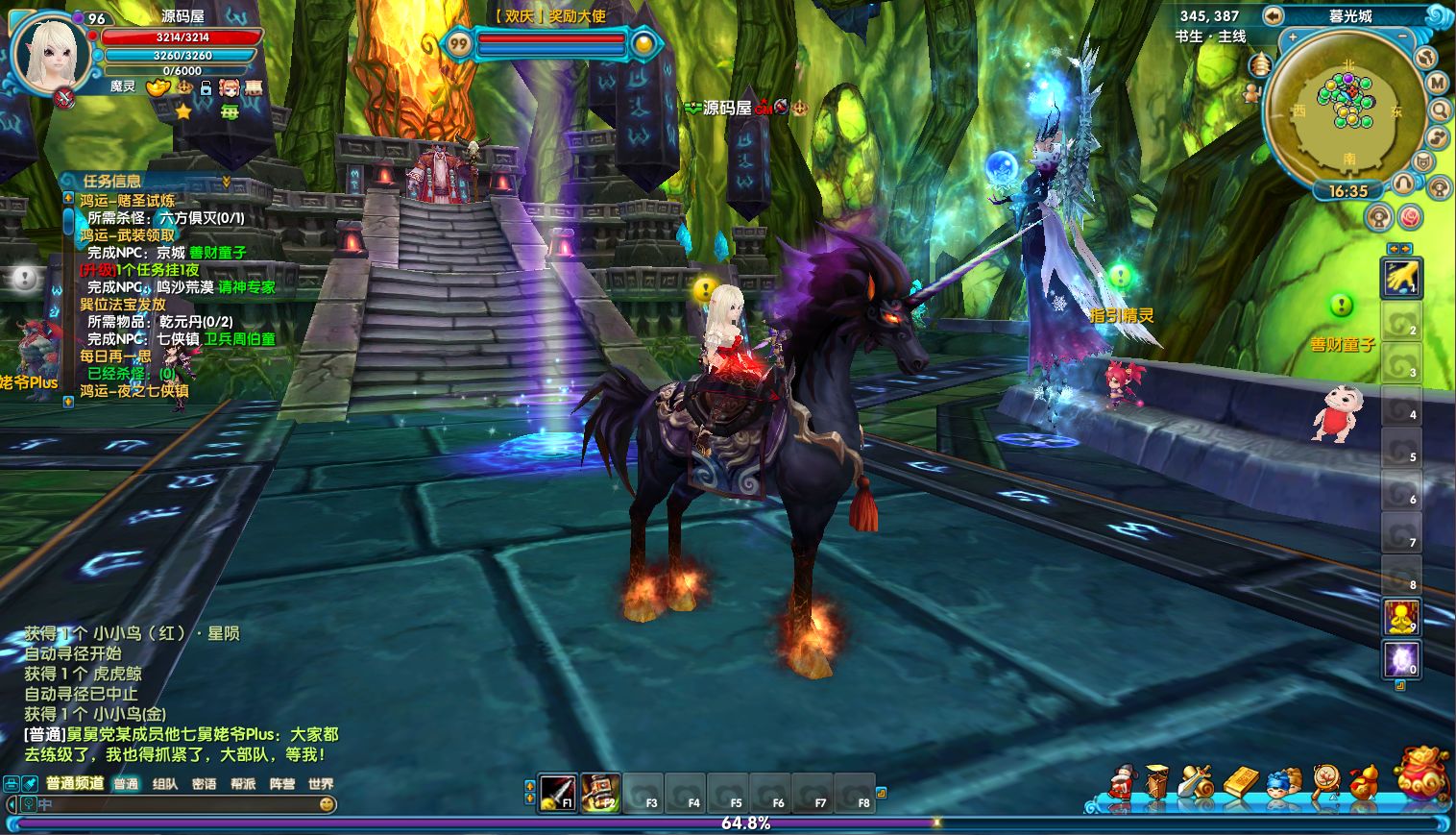The height and width of the screenshot is (835, 1456).
Task: Click the back arrow beside 暮光城
Action: 1273,15
